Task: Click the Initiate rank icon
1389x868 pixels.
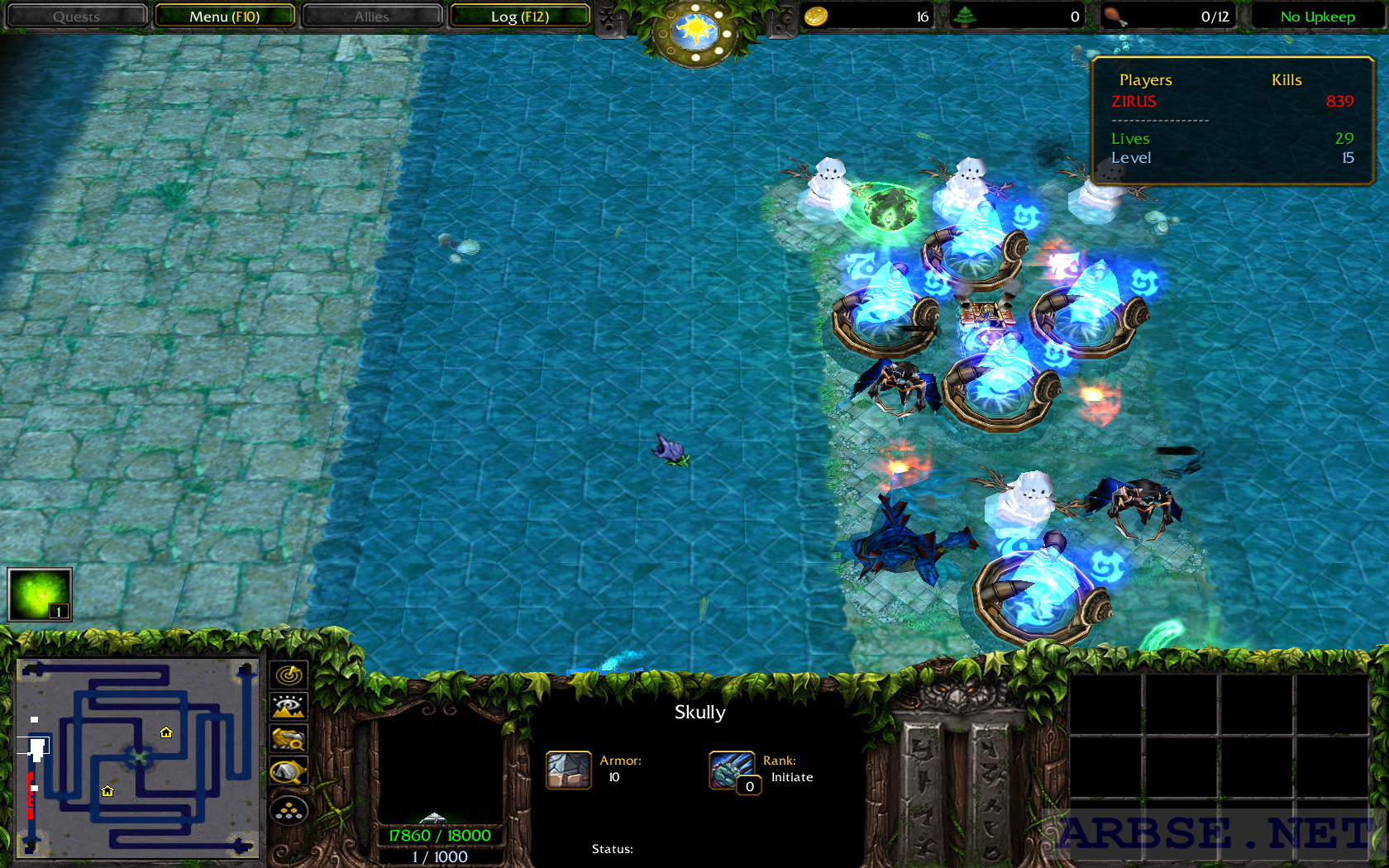Action: tap(731, 770)
